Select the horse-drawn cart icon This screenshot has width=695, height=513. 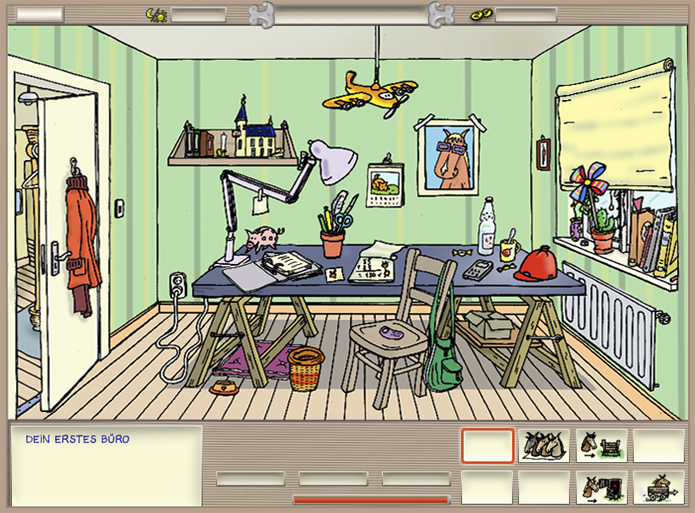[658, 487]
